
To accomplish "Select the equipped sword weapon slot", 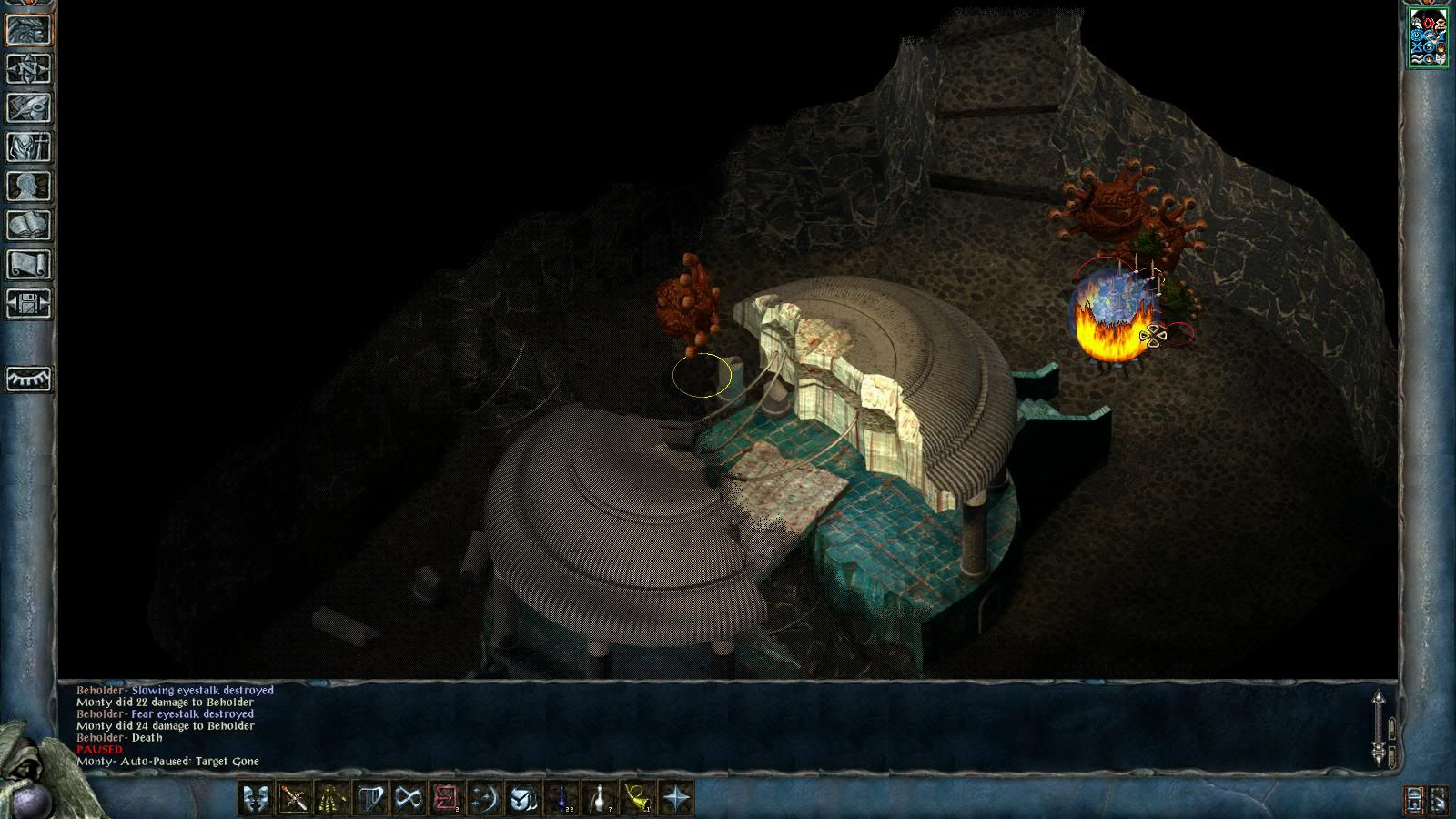I will (x=294, y=798).
